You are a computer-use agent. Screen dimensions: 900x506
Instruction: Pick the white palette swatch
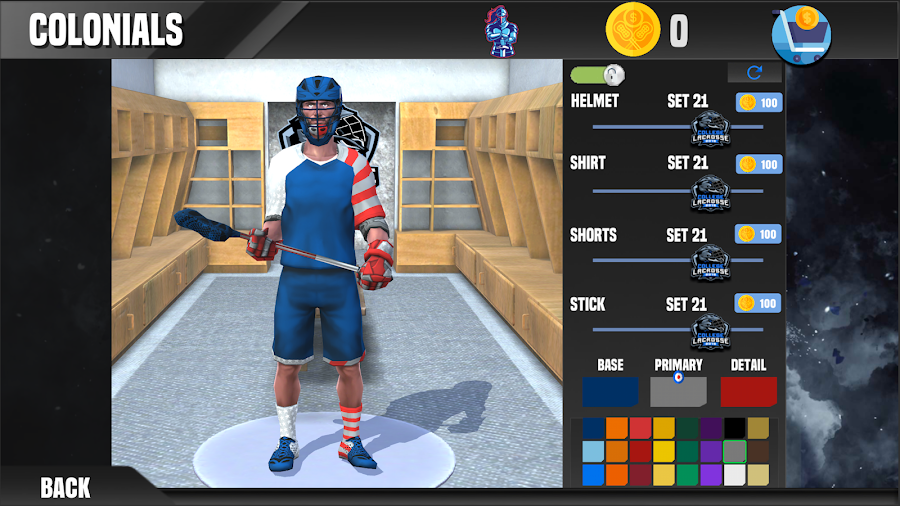(x=735, y=475)
